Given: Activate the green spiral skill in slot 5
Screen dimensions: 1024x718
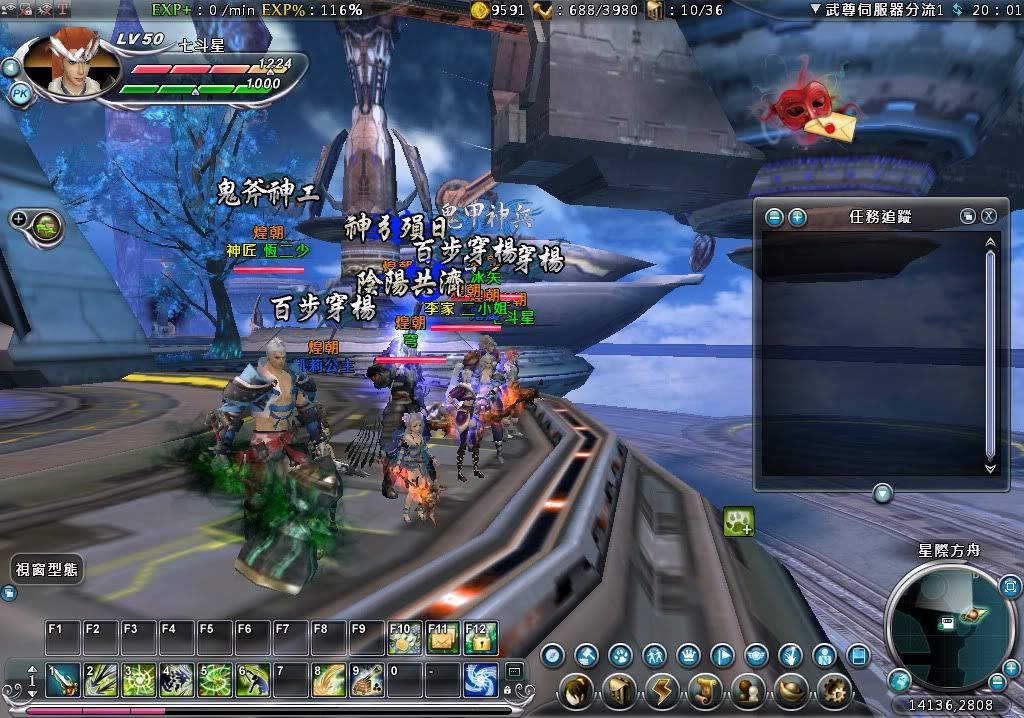Looking at the screenshot, I should pyautogui.click(x=215, y=680).
